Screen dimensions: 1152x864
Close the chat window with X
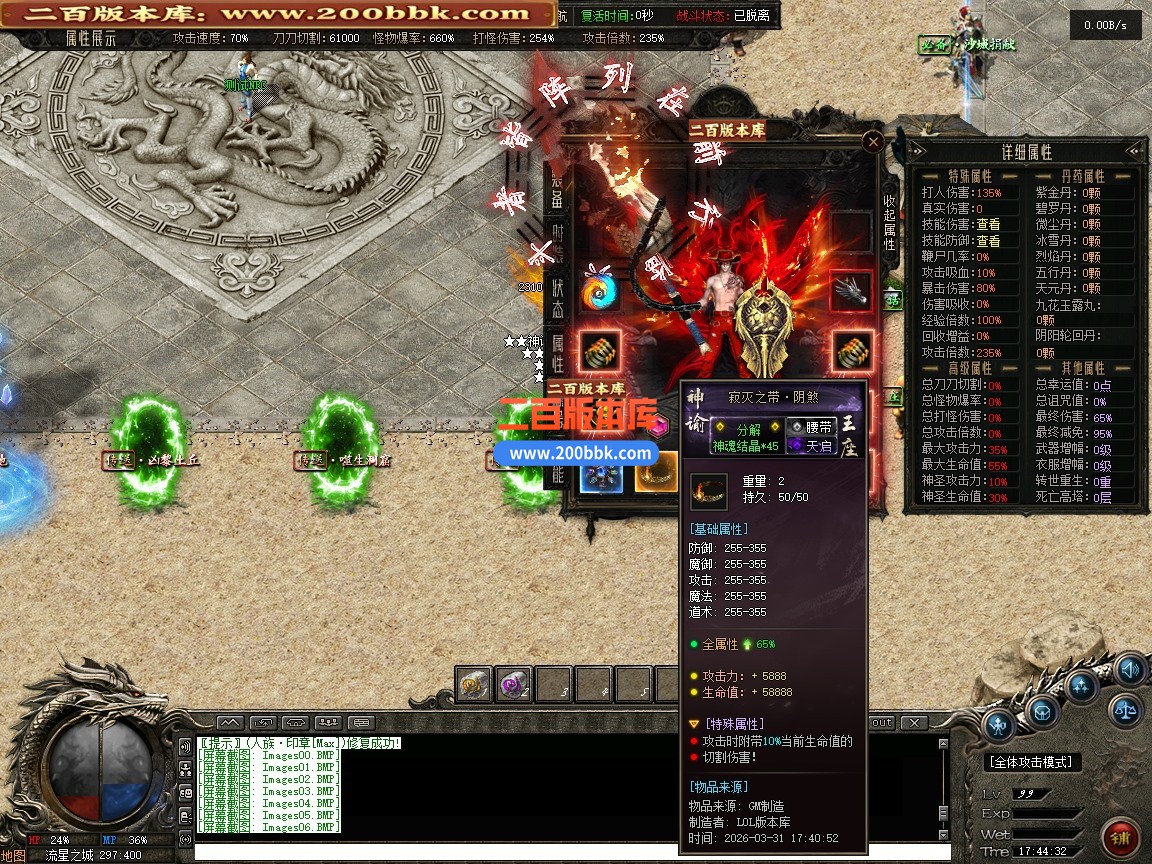[x=912, y=722]
